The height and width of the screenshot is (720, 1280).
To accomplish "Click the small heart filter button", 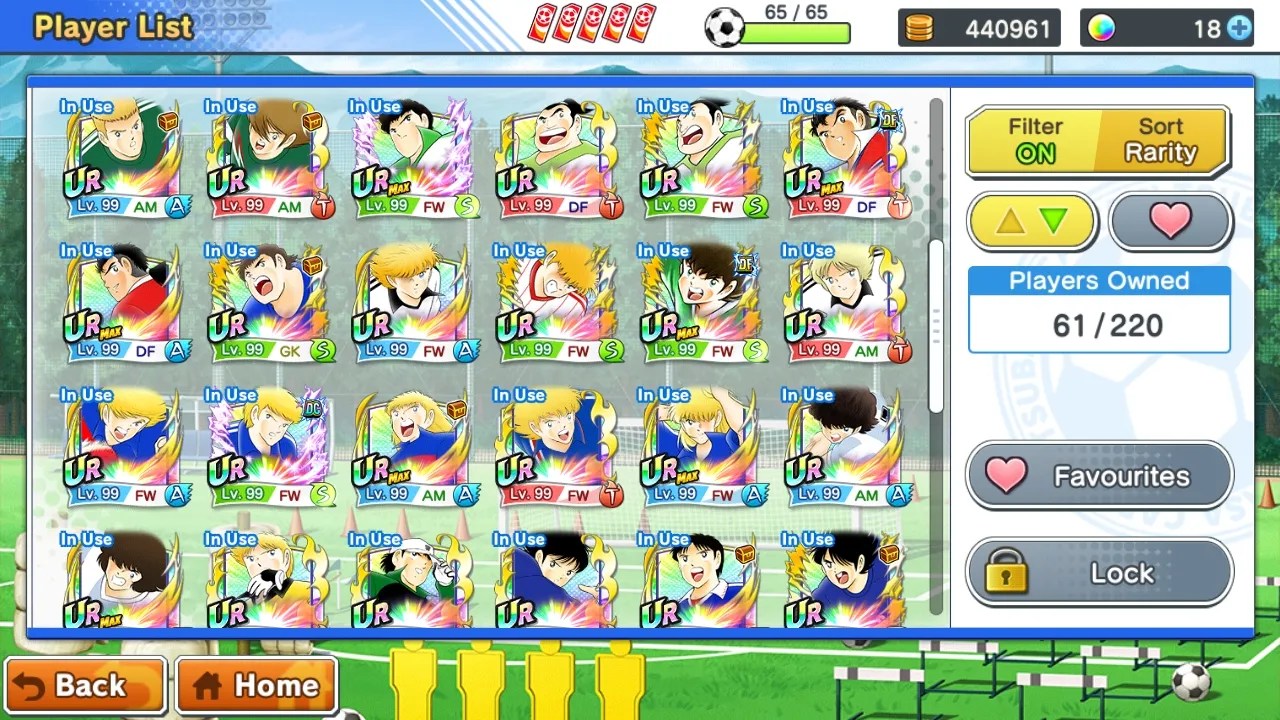I will [1170, 221].
